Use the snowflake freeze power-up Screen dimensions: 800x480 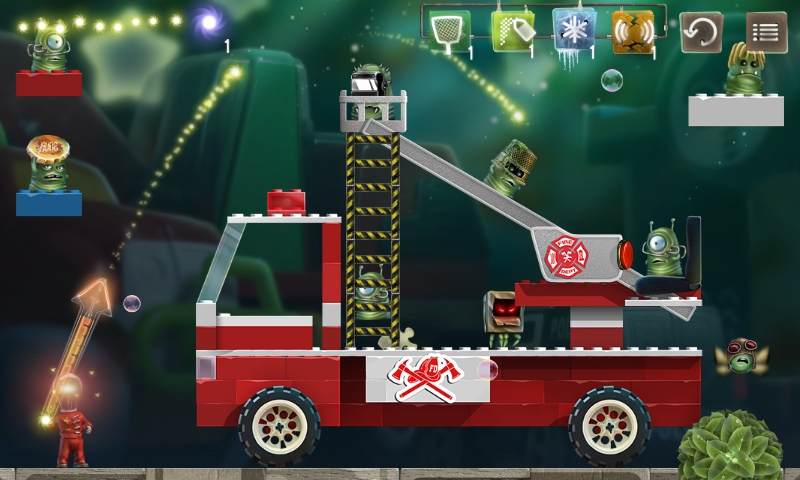(x=573, y=31)
